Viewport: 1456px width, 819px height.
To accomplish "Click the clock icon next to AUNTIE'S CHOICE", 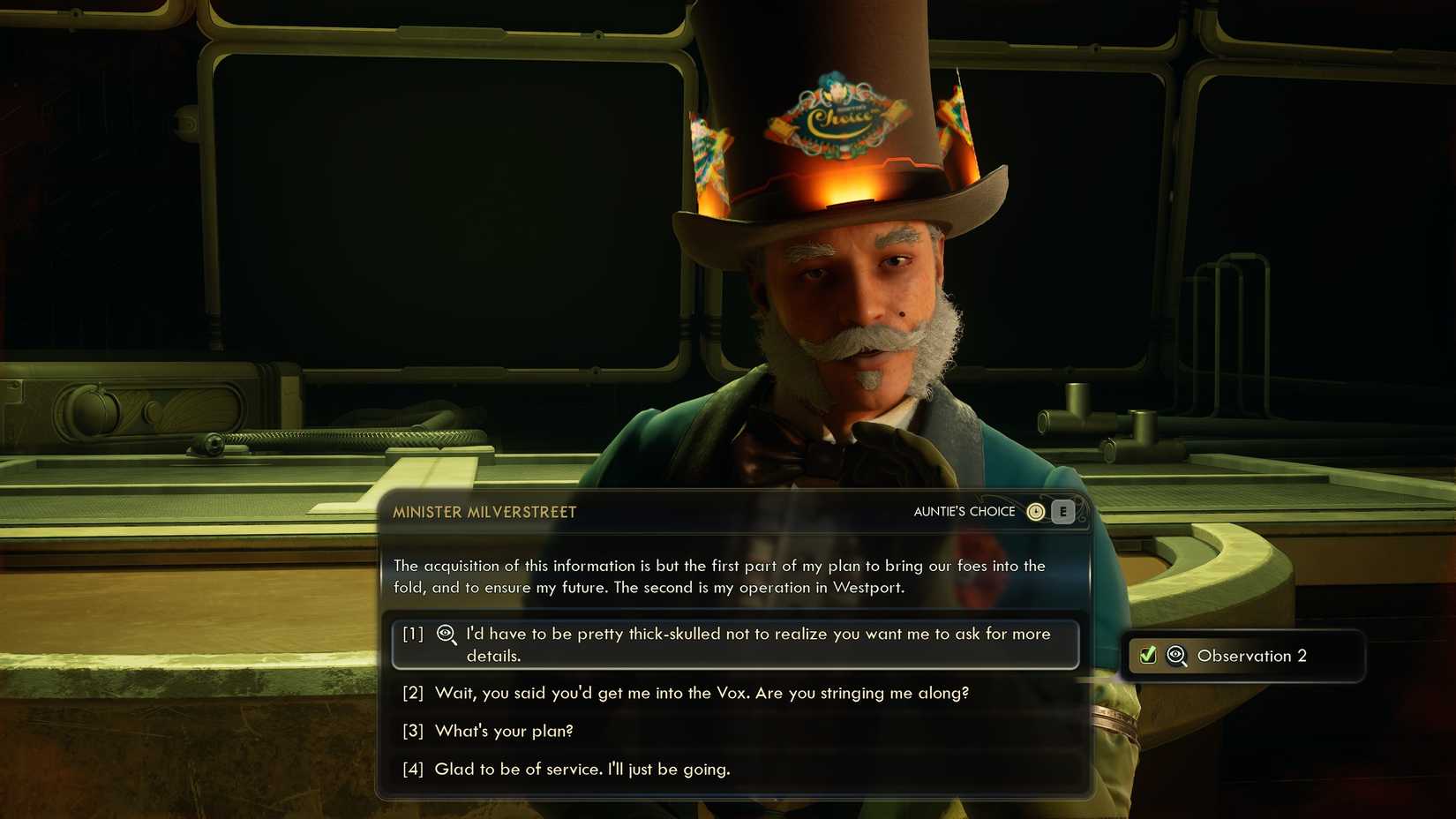I will [1036, 511].
